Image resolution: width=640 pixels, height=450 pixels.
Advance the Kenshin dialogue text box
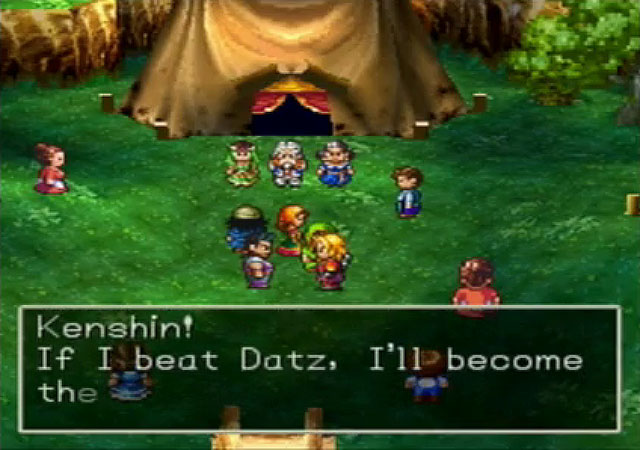[319, 368]
